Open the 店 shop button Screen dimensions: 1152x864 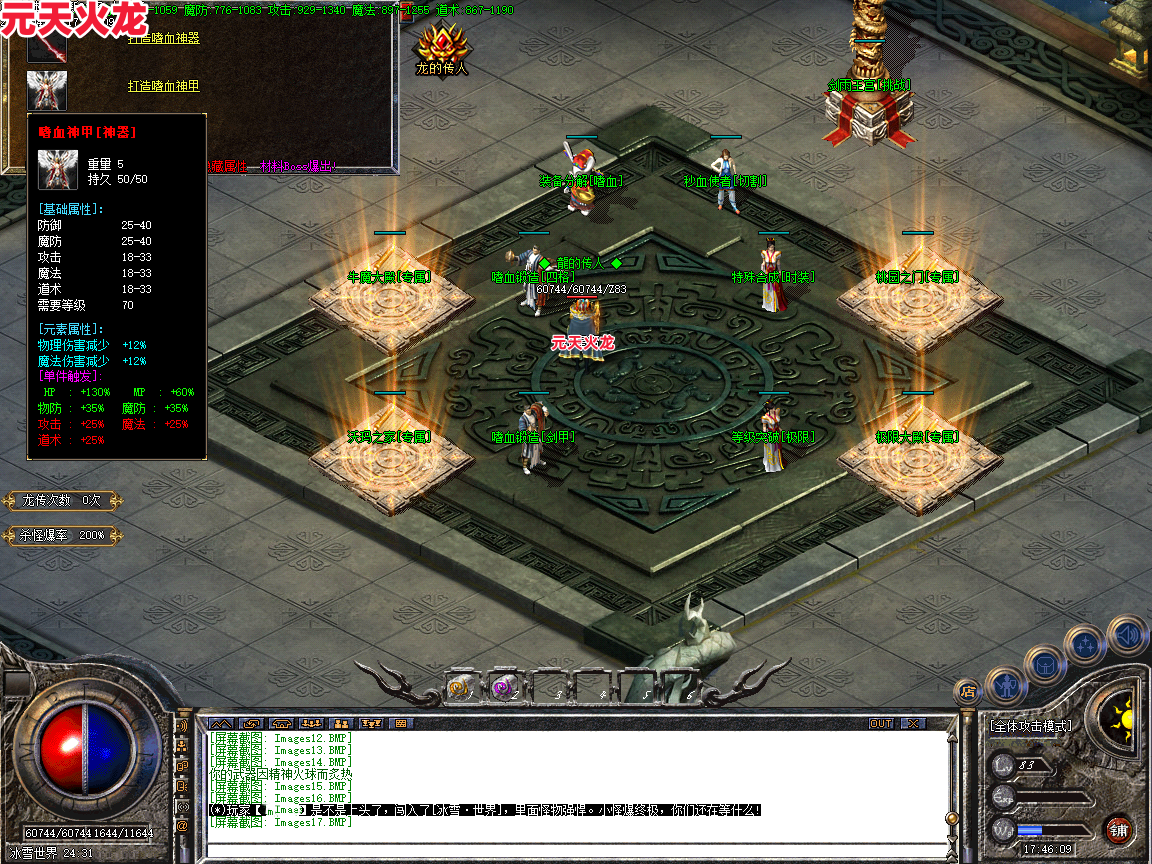[967, 690]
